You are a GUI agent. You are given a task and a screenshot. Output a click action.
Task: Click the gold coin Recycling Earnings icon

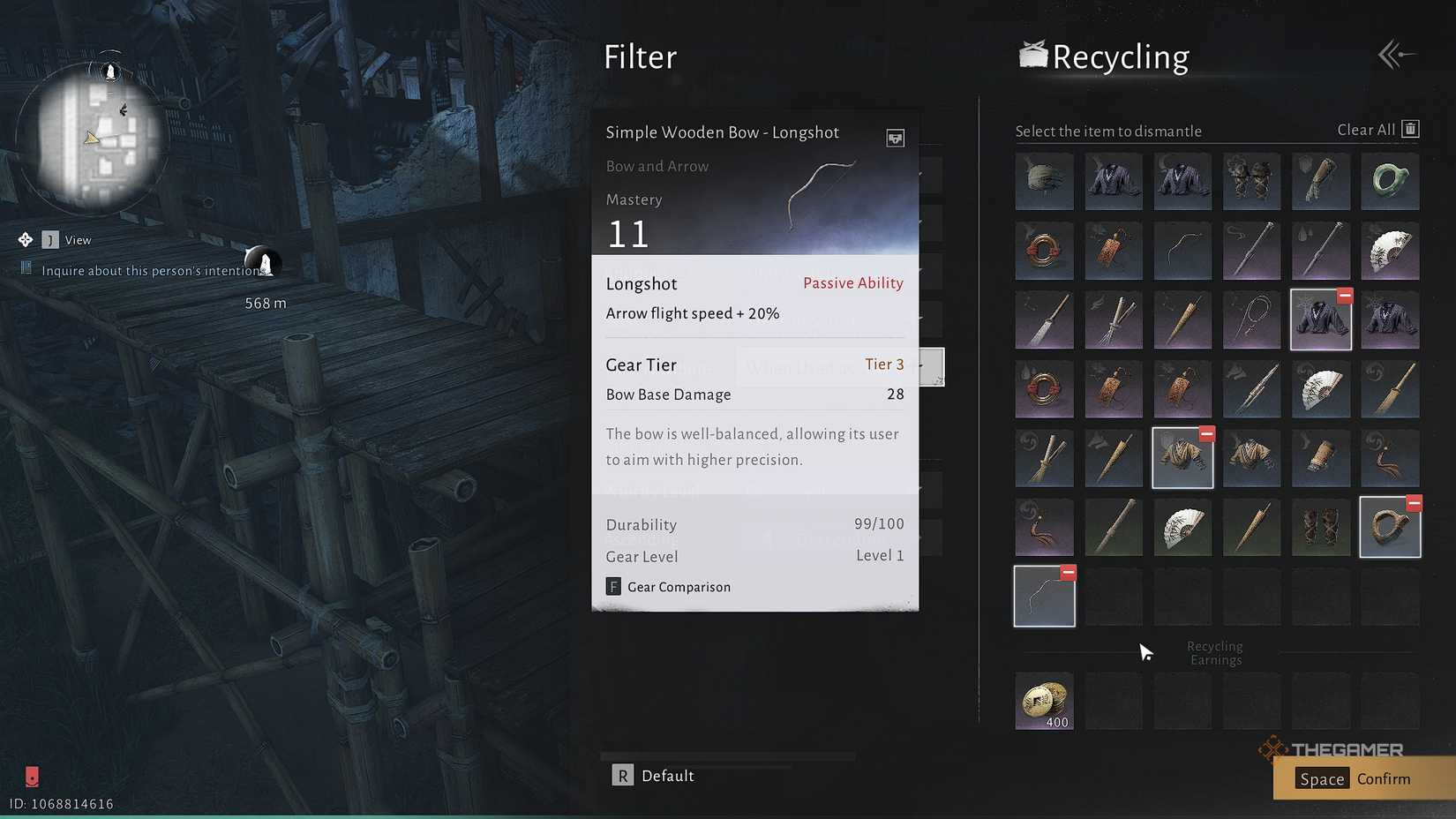[x=1044, y=702]
